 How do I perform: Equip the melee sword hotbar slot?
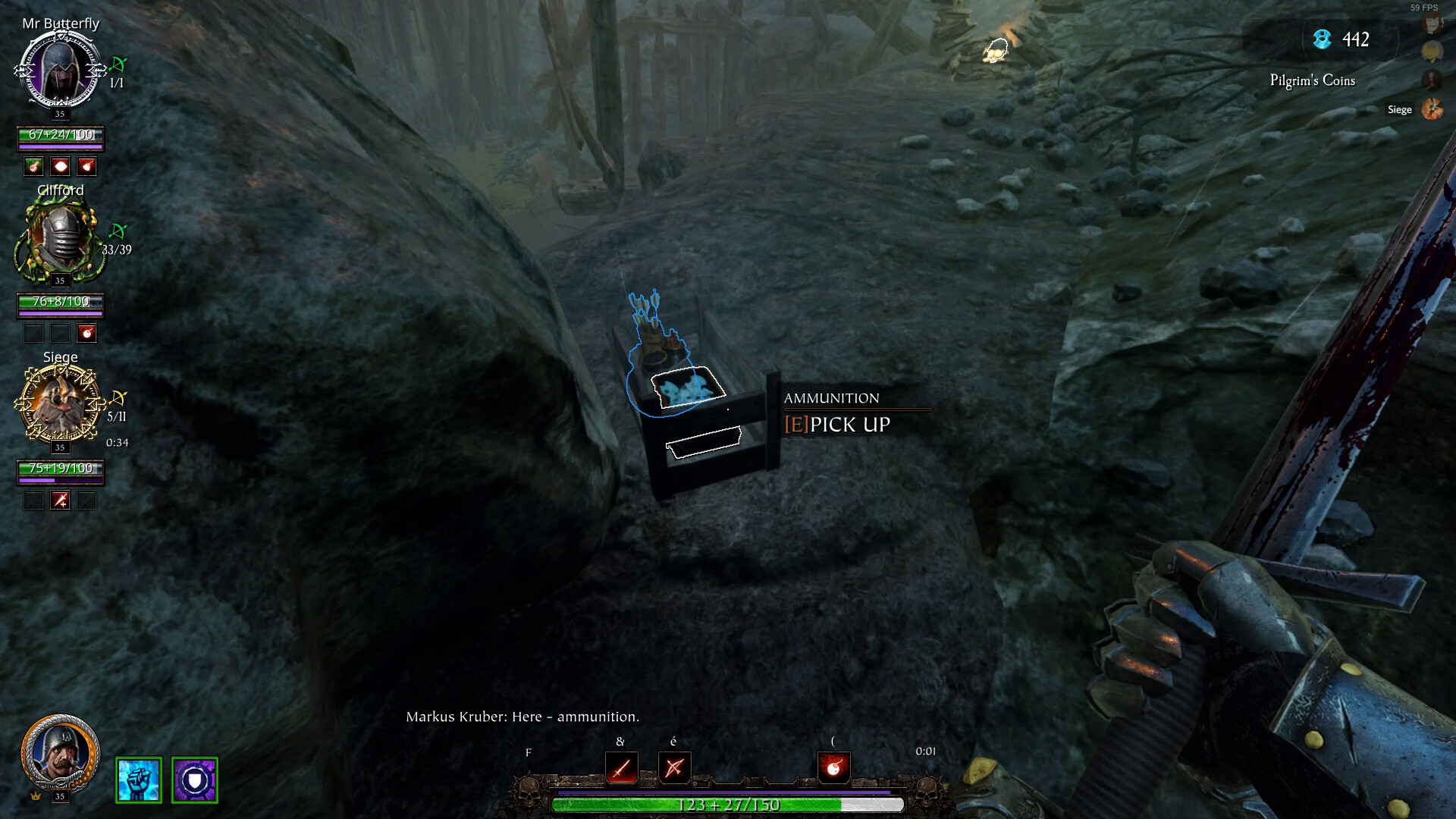tap(621, 768)
